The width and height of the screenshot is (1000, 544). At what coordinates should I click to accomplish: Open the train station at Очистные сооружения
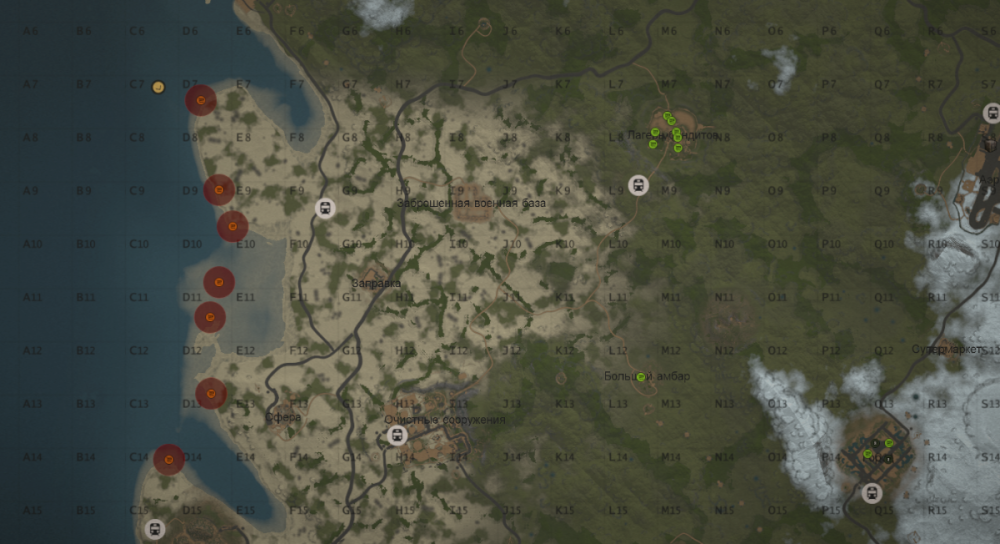pos(397,436)
